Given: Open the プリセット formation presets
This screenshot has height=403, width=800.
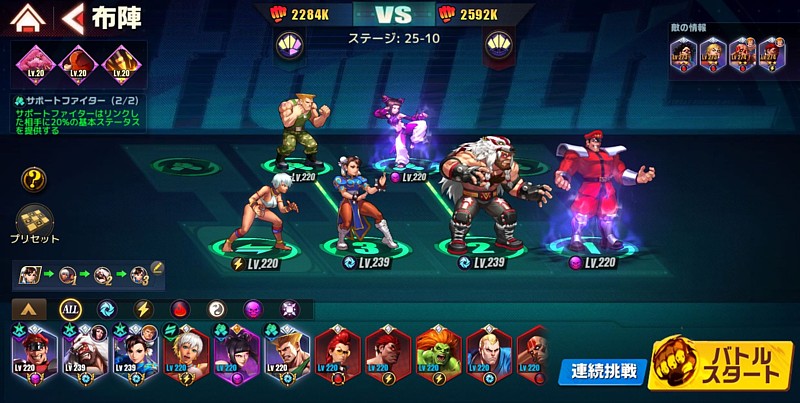Looking at the screenshot, I should pos(34,225).
